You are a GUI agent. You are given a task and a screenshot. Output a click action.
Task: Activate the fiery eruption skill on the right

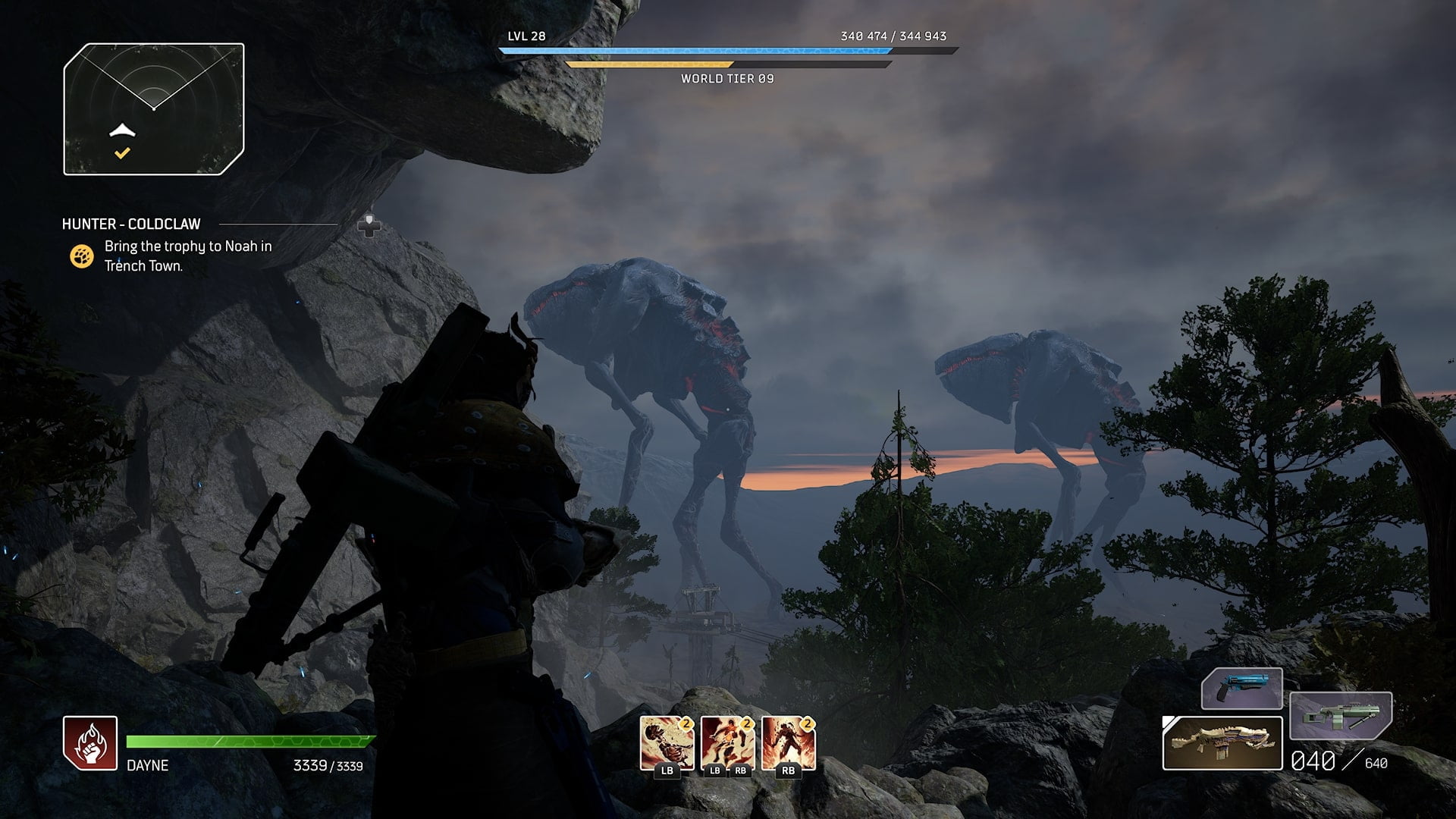tap(788, 743)
